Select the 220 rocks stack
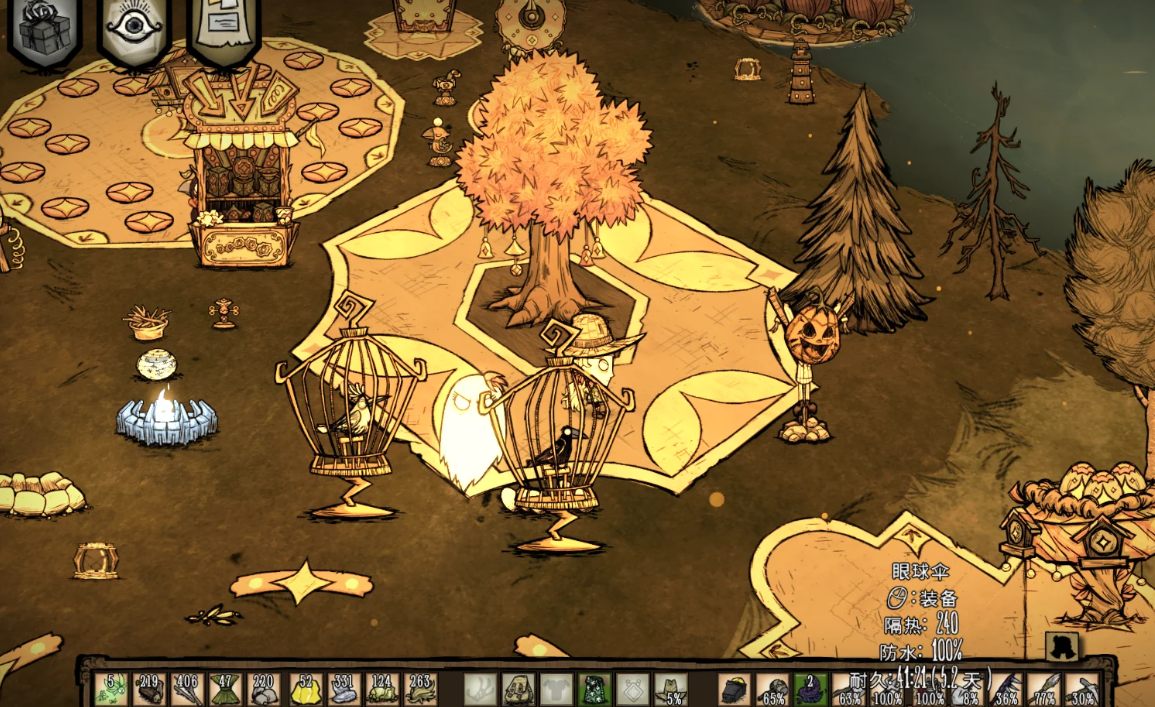The height and width of the screenshot is (707, 1155). pos(264,689)
